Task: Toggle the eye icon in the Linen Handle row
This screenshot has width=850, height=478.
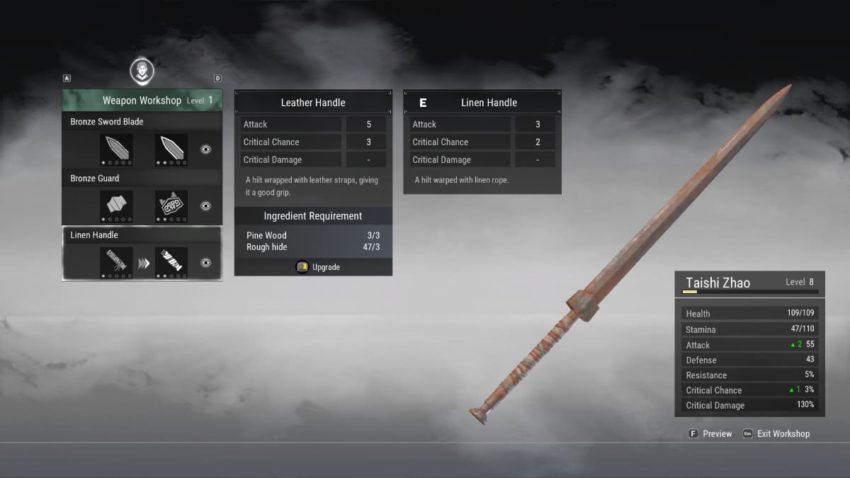Action: (205, 262)
